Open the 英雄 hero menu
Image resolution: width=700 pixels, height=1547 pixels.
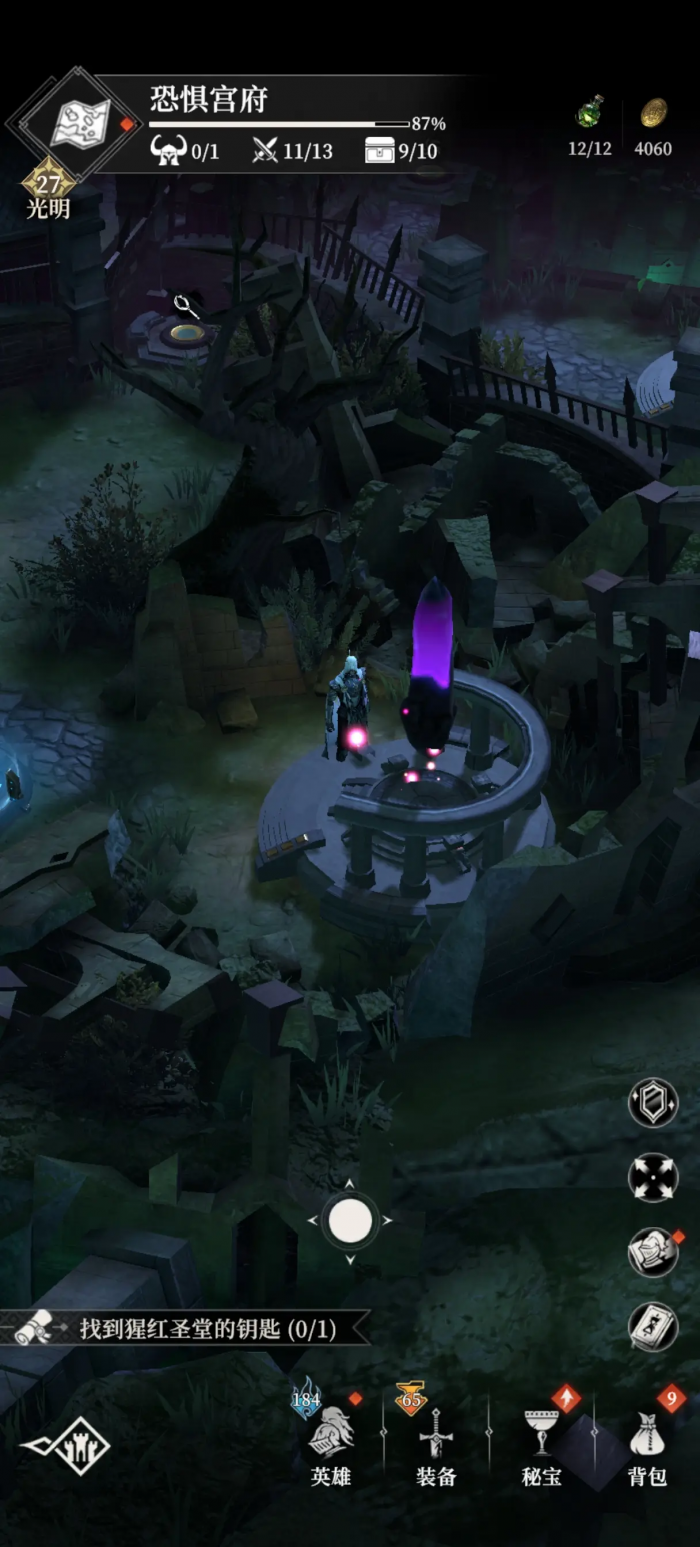click(331, 1445)
